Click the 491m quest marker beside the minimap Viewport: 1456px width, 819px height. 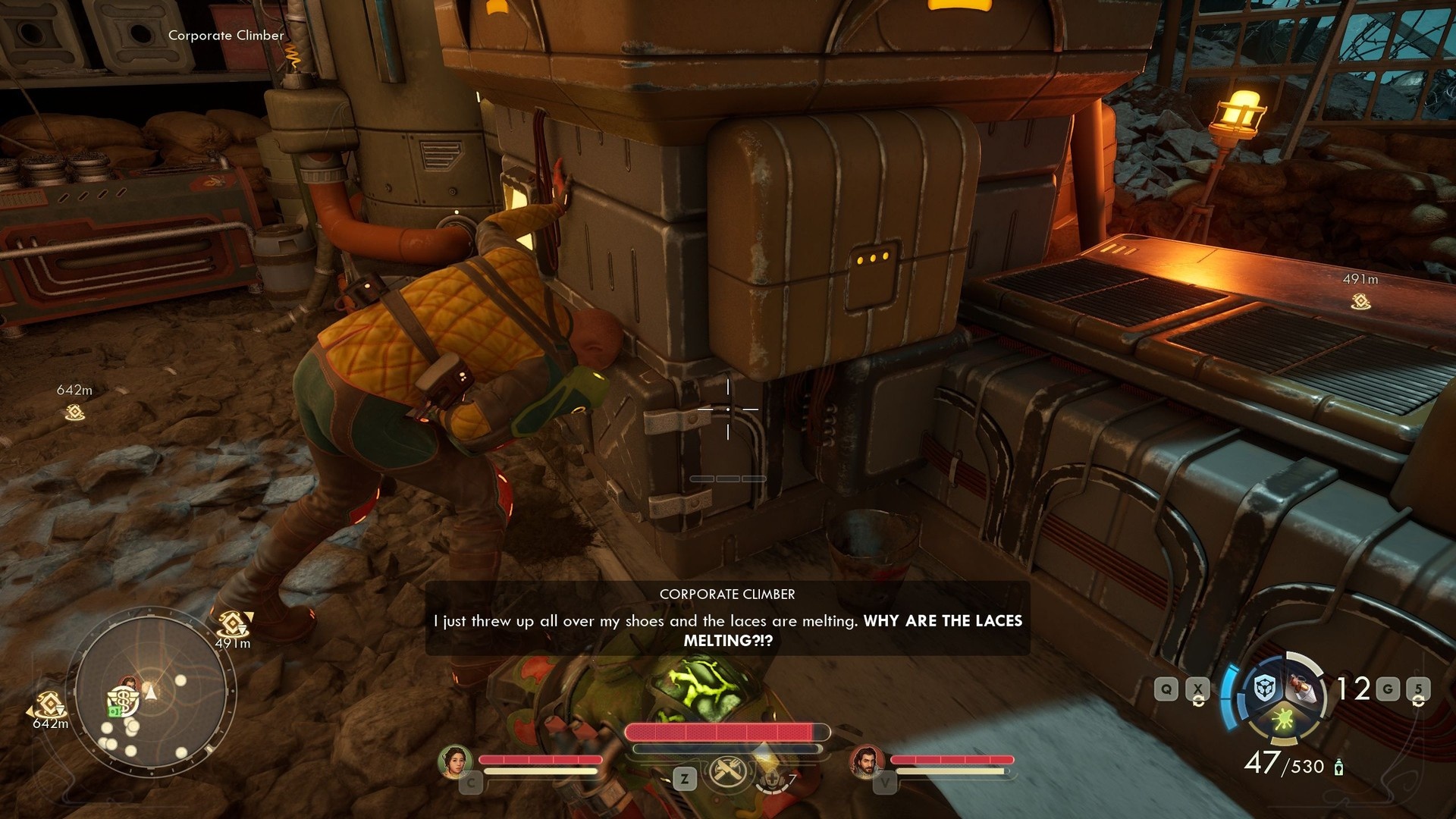[x=233, y=625]
